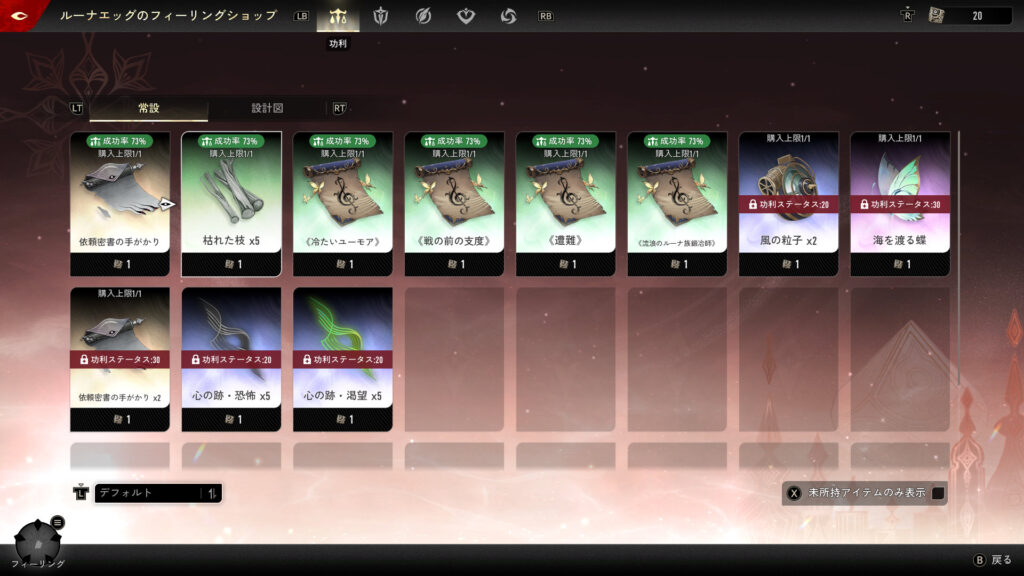Switch to the heart-shaped category tab
This screenshot has height=576, width=1024.
[x=466, y=16]
